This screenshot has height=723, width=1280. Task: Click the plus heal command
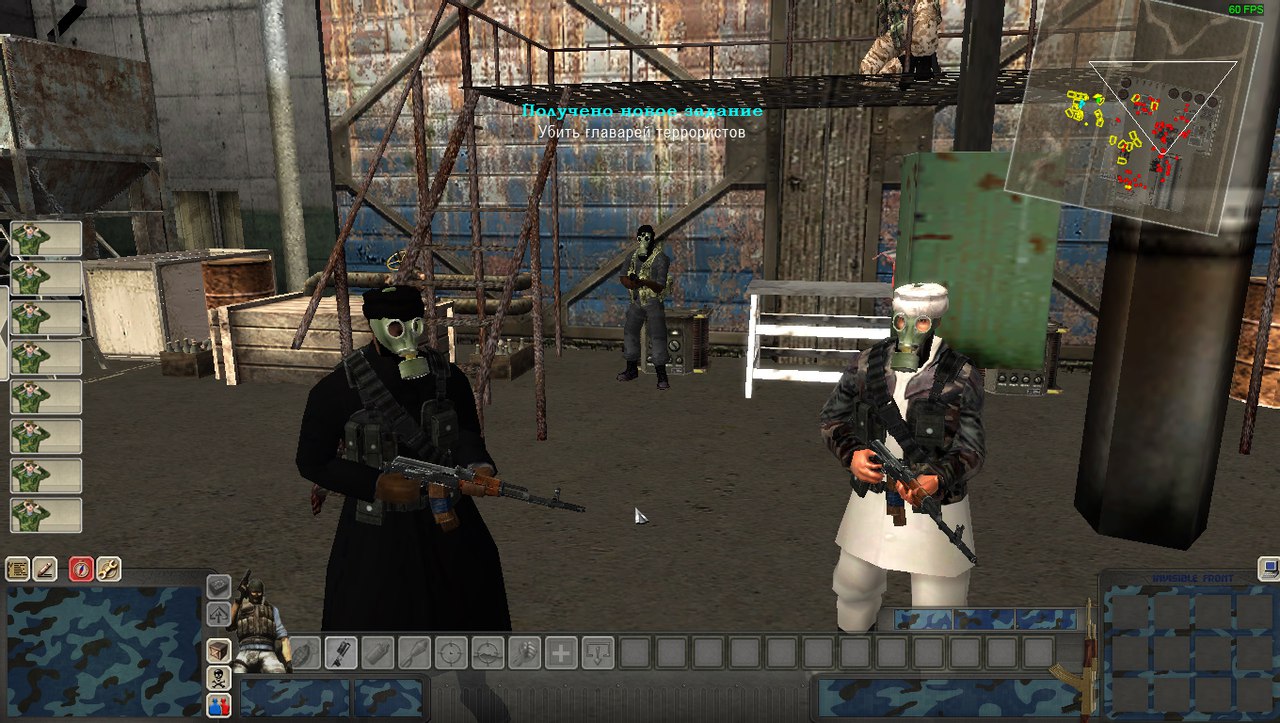(x=561, y=653)
